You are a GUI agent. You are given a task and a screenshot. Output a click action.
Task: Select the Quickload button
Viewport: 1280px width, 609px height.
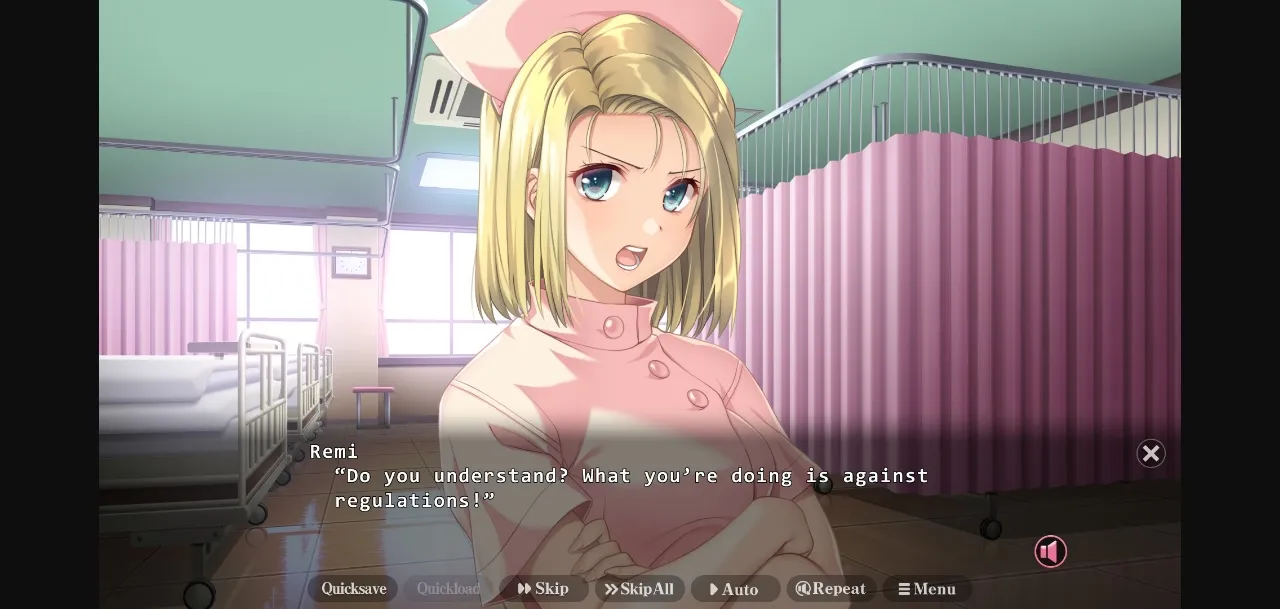point(448,589)
